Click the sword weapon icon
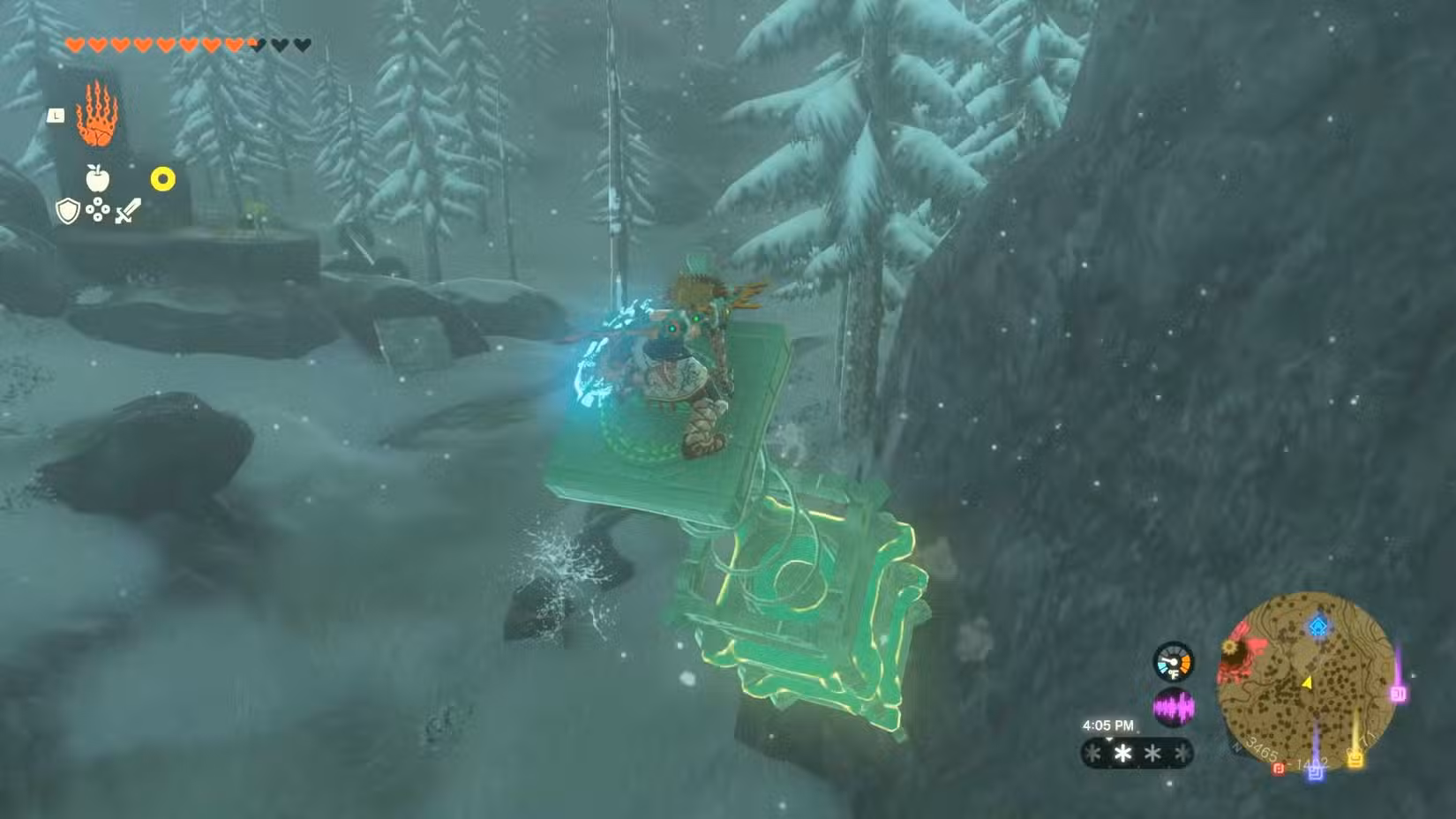1456x819 pixels. (126, 213)
